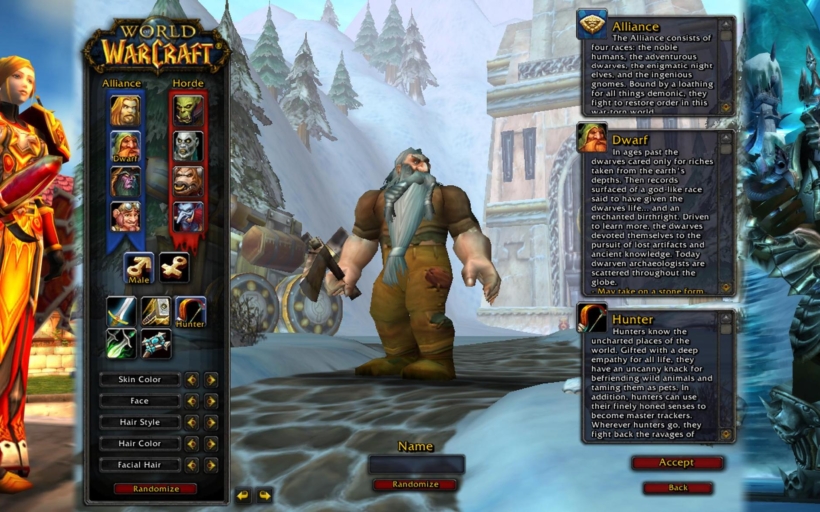This screenshot has width=820, height=512.
Task: Select the Tauren race portrait
Action: coord(188,181)
